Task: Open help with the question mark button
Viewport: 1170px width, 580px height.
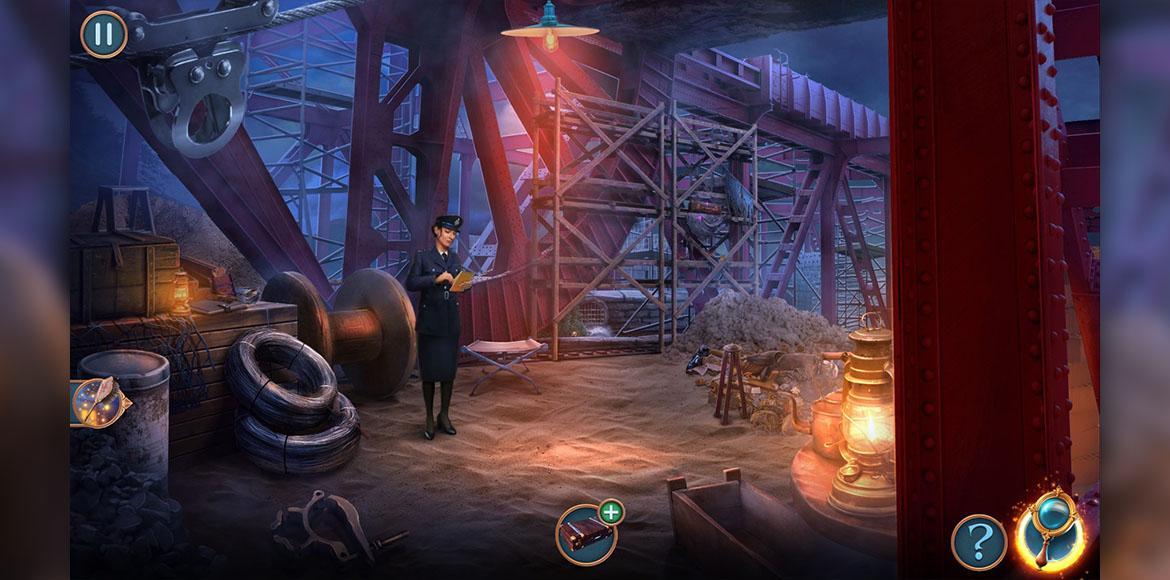Action: pos(978,543)
